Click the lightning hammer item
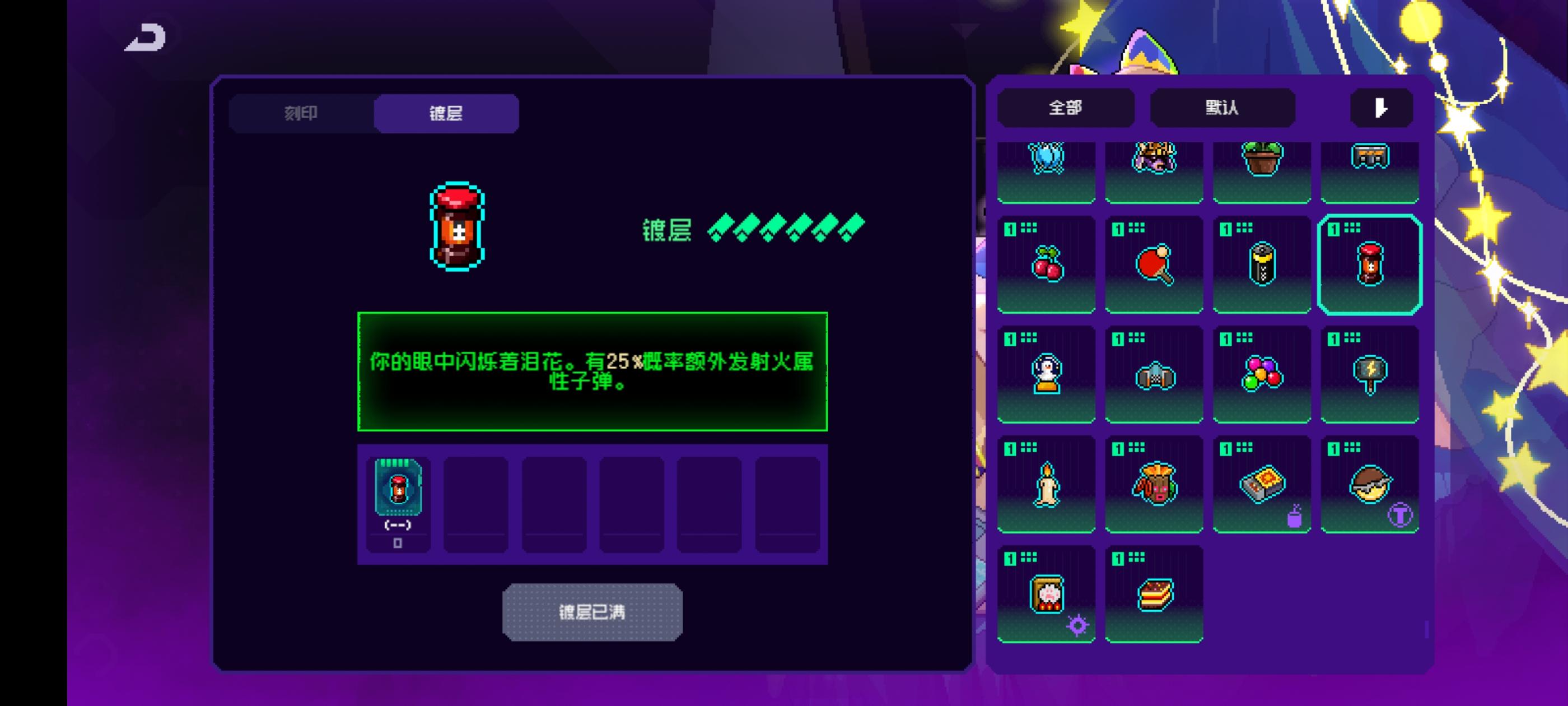 pyautogui.click(x=1370, y=375)
